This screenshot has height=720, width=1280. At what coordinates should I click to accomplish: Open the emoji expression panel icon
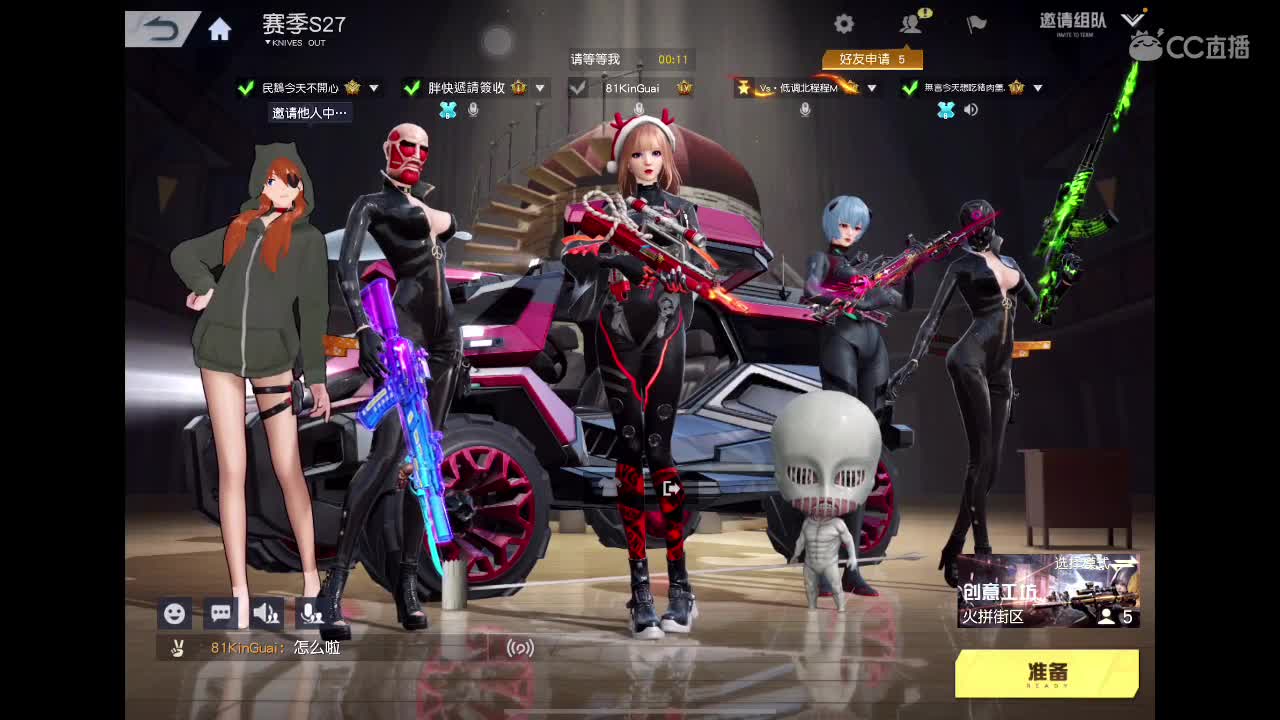click(x=174, y=613)
